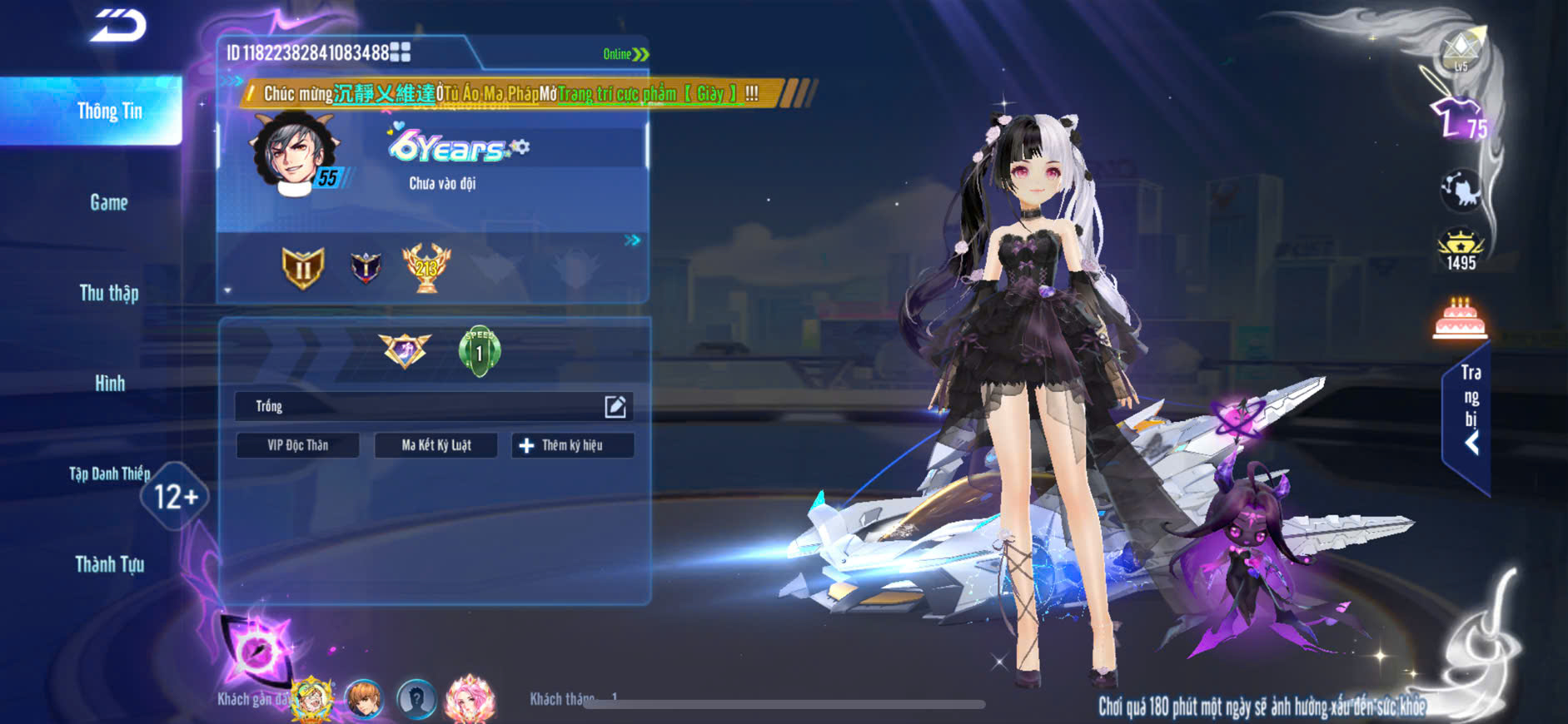
Task: Edit the empty signature text
Action: (615, 406)
